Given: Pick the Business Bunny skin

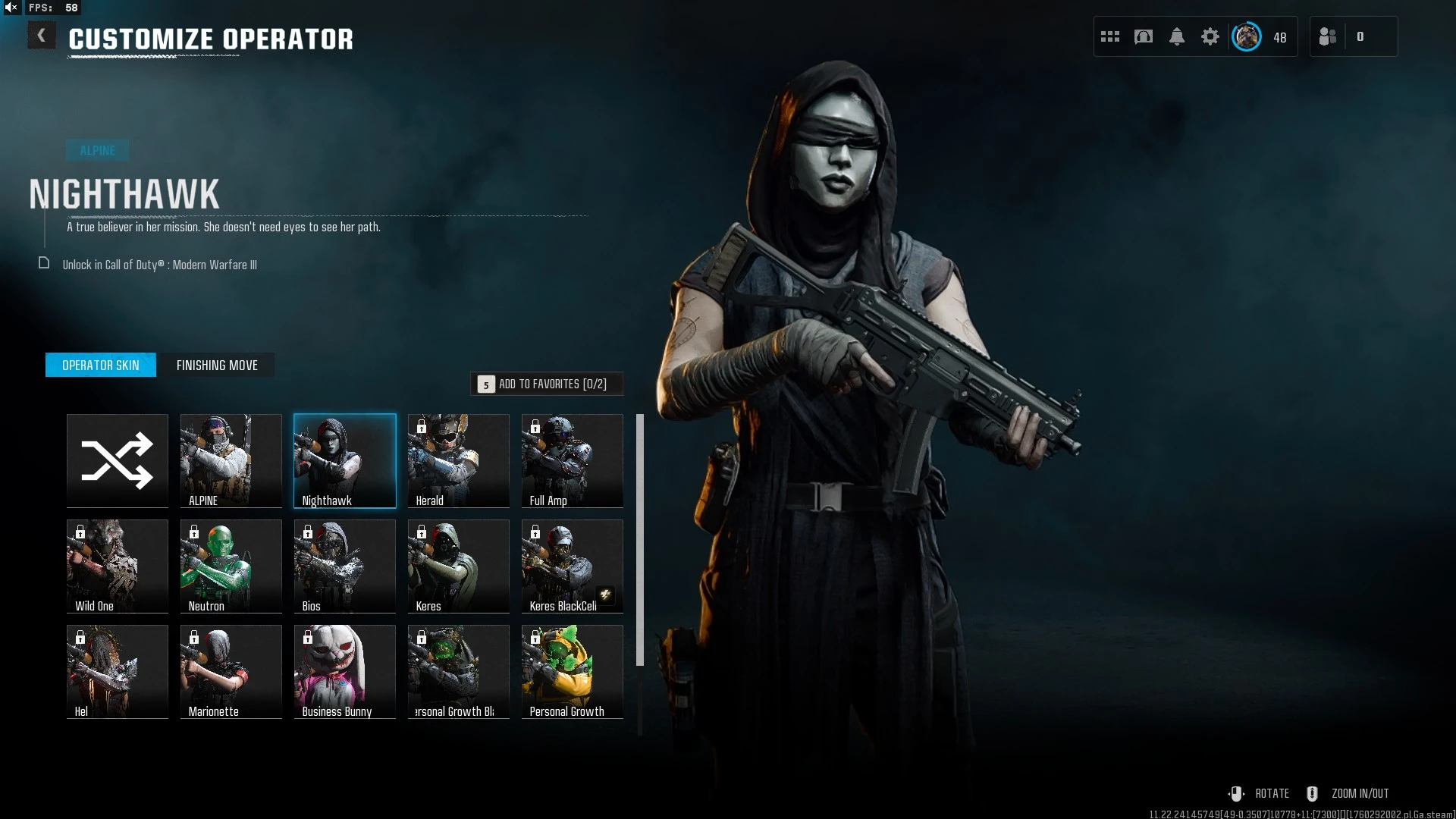Looking at the screenshot, I should tap(345, 671).
